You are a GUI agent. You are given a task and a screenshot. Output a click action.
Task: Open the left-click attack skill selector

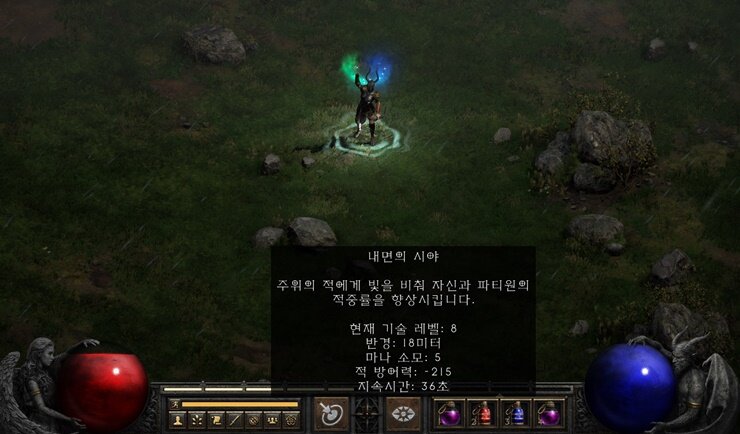[x=331, y=413]
